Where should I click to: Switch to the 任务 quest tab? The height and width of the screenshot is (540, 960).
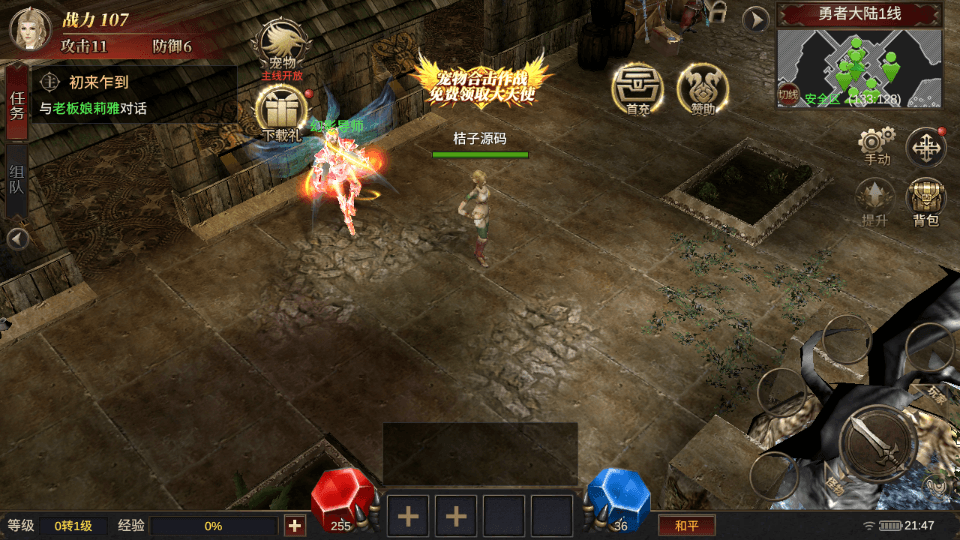pyautogui.click(x=17, y=105)
